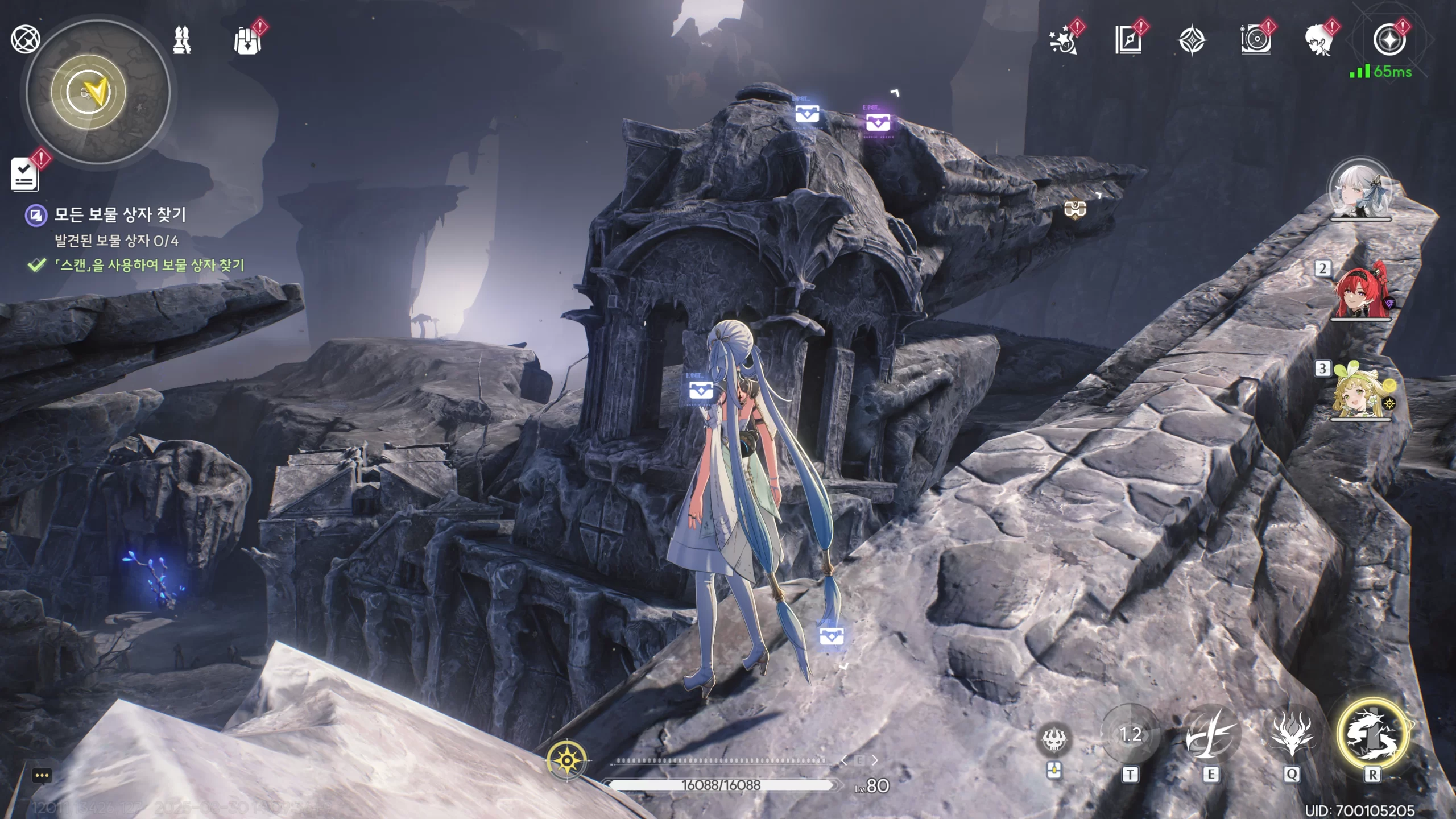
Task: Click the globe icon beside the minimap
Action: [25, 39]
